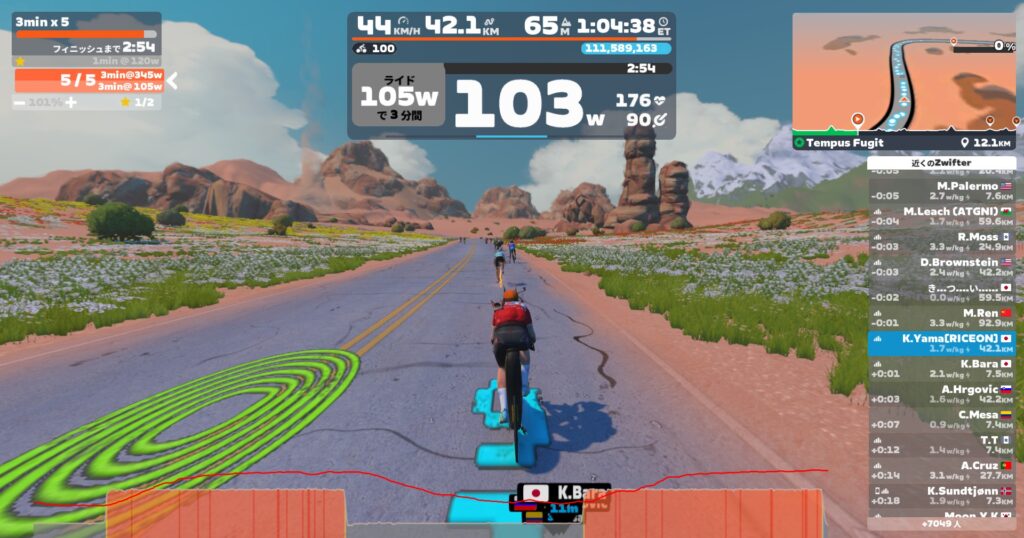Select M.Palermo in the nearby riders list

pos(941,190)
